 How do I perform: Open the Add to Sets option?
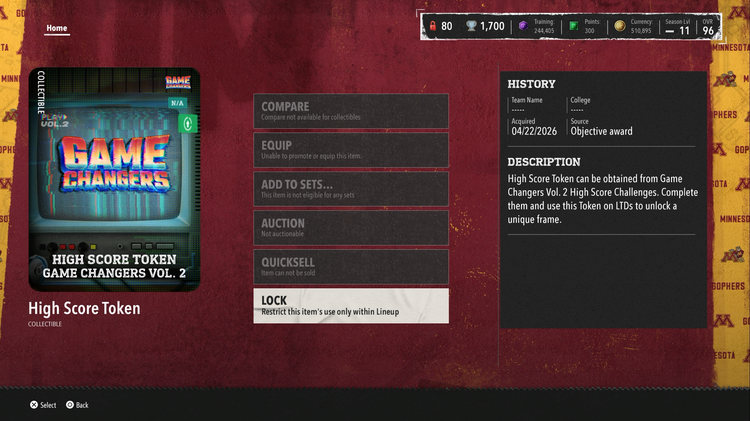[350, 189]
